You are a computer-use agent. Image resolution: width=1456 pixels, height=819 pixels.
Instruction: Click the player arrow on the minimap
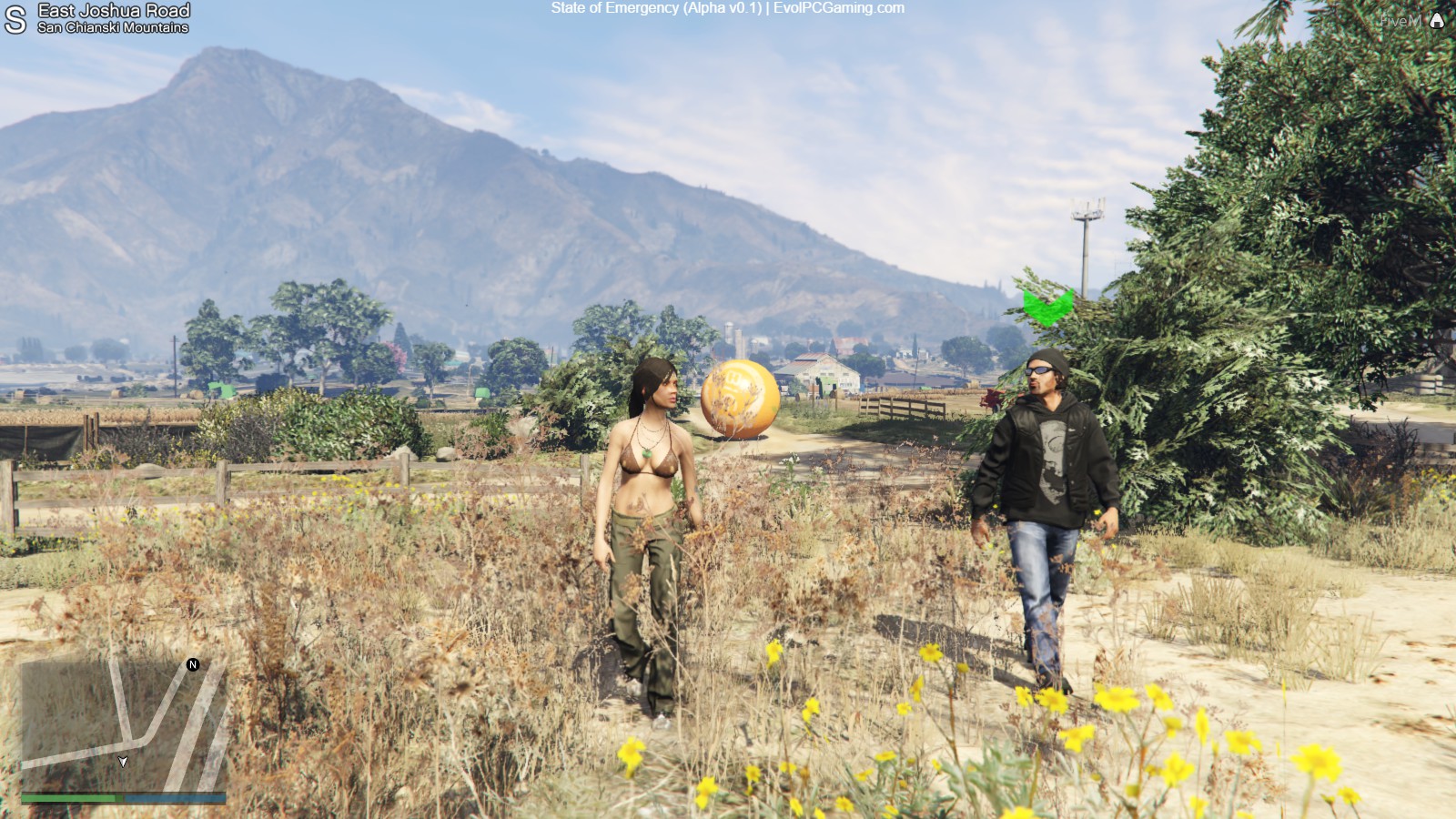[123, 761]
